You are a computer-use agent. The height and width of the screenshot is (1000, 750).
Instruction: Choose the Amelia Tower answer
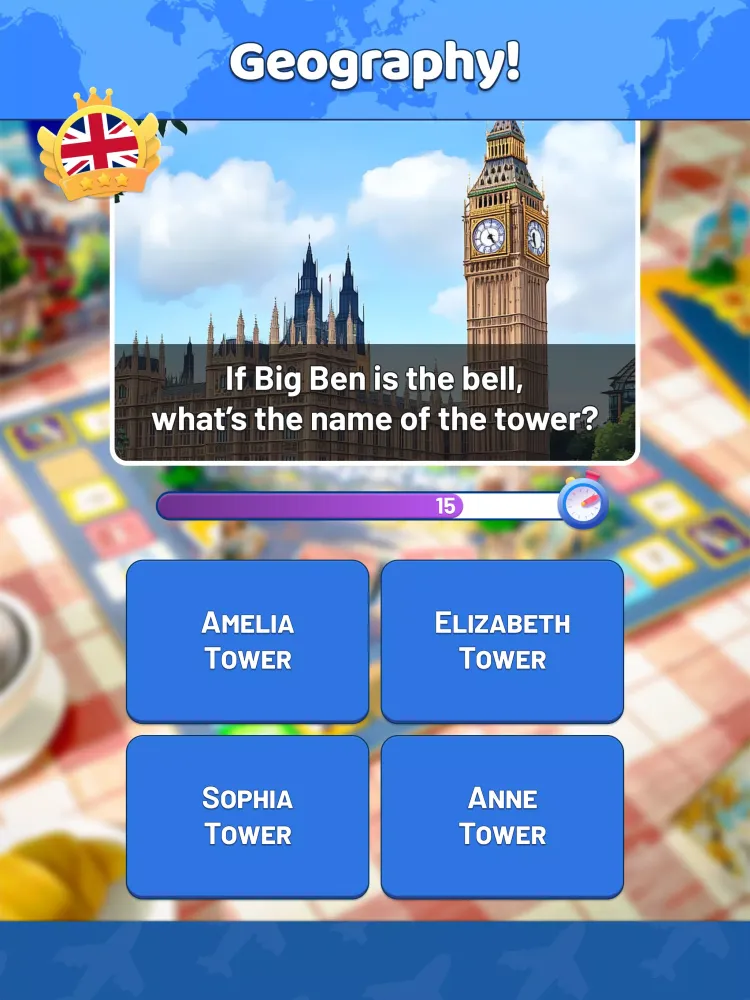pos(247,640)
